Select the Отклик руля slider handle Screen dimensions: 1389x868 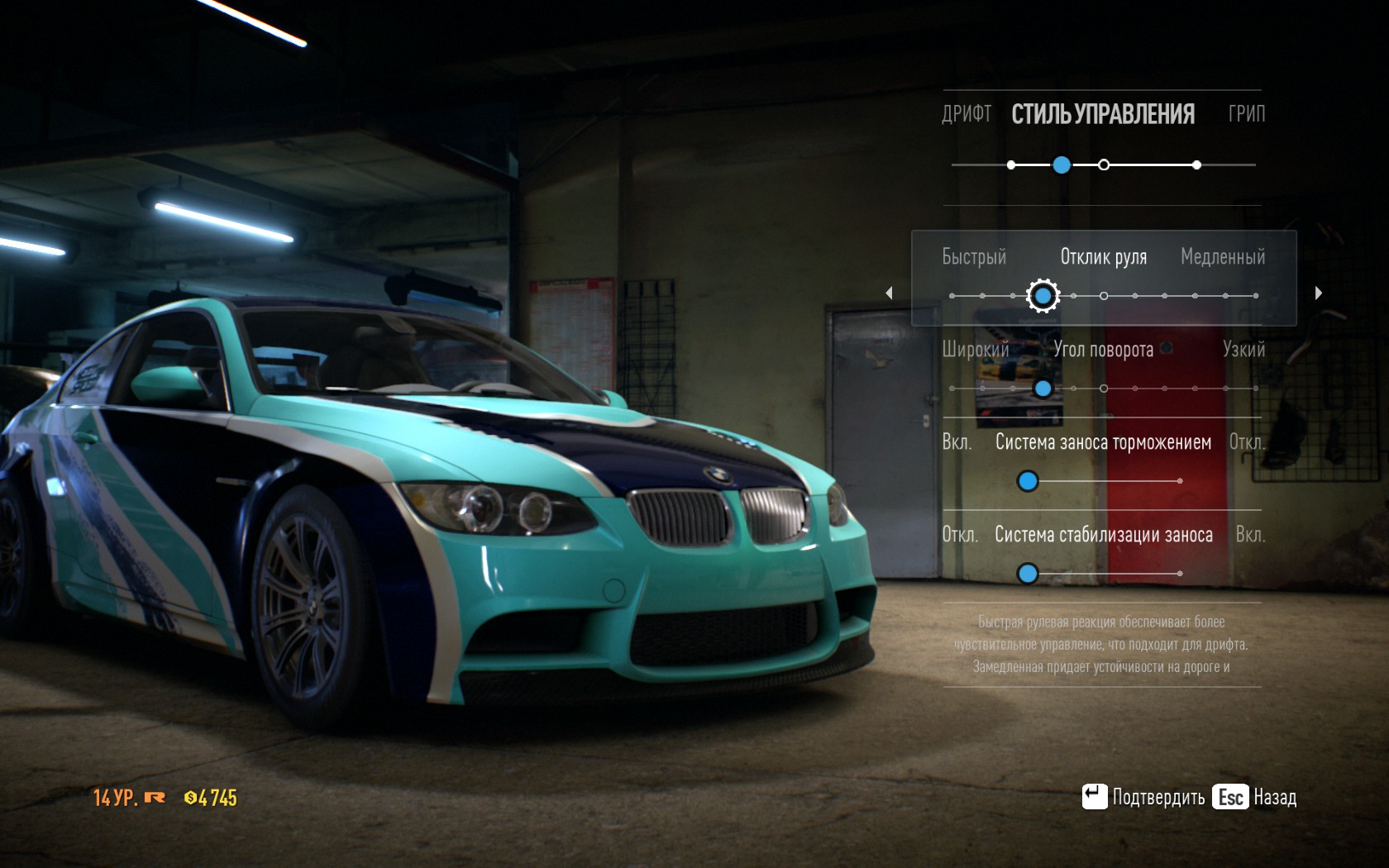[1043, 295]
